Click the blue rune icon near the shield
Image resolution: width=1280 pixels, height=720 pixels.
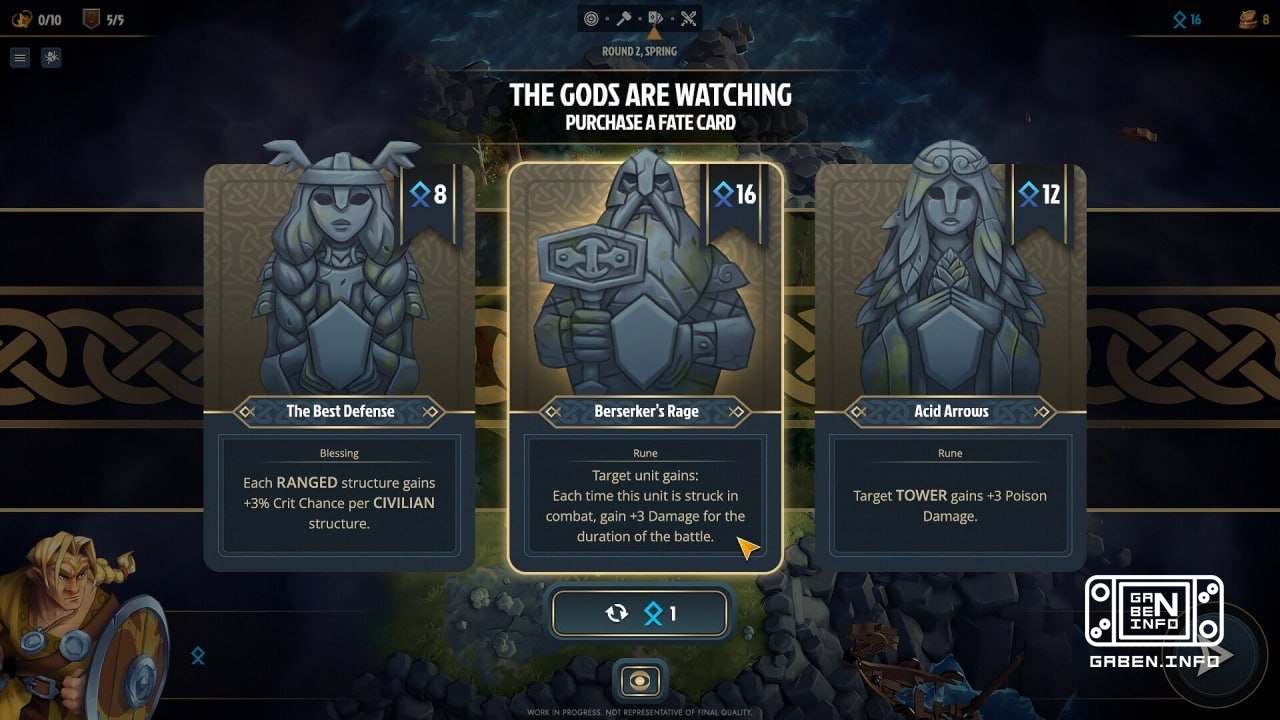pyautogui.click(x=198, y=656)
